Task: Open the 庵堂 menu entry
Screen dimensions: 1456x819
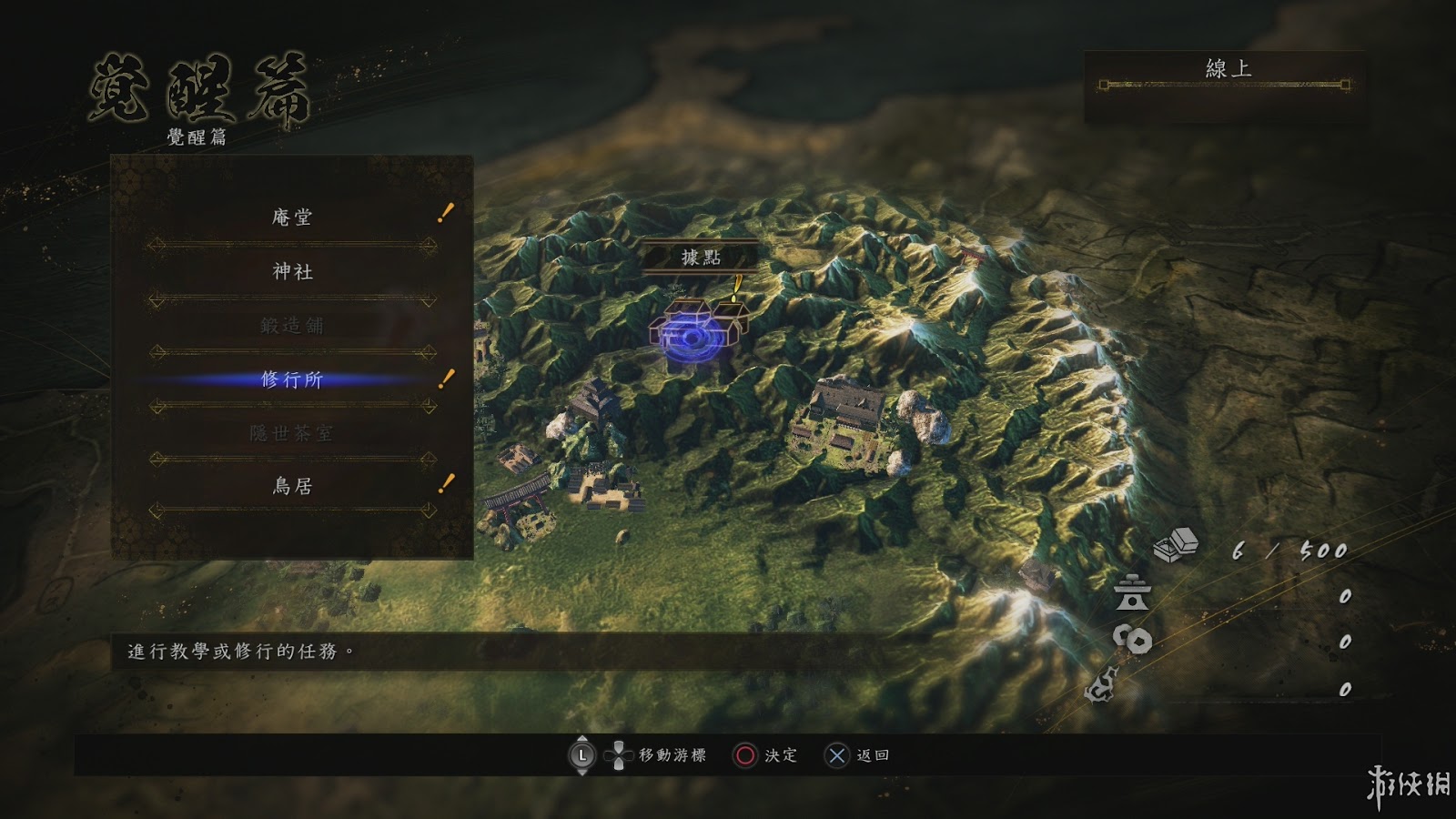Action: pos(292,217)
